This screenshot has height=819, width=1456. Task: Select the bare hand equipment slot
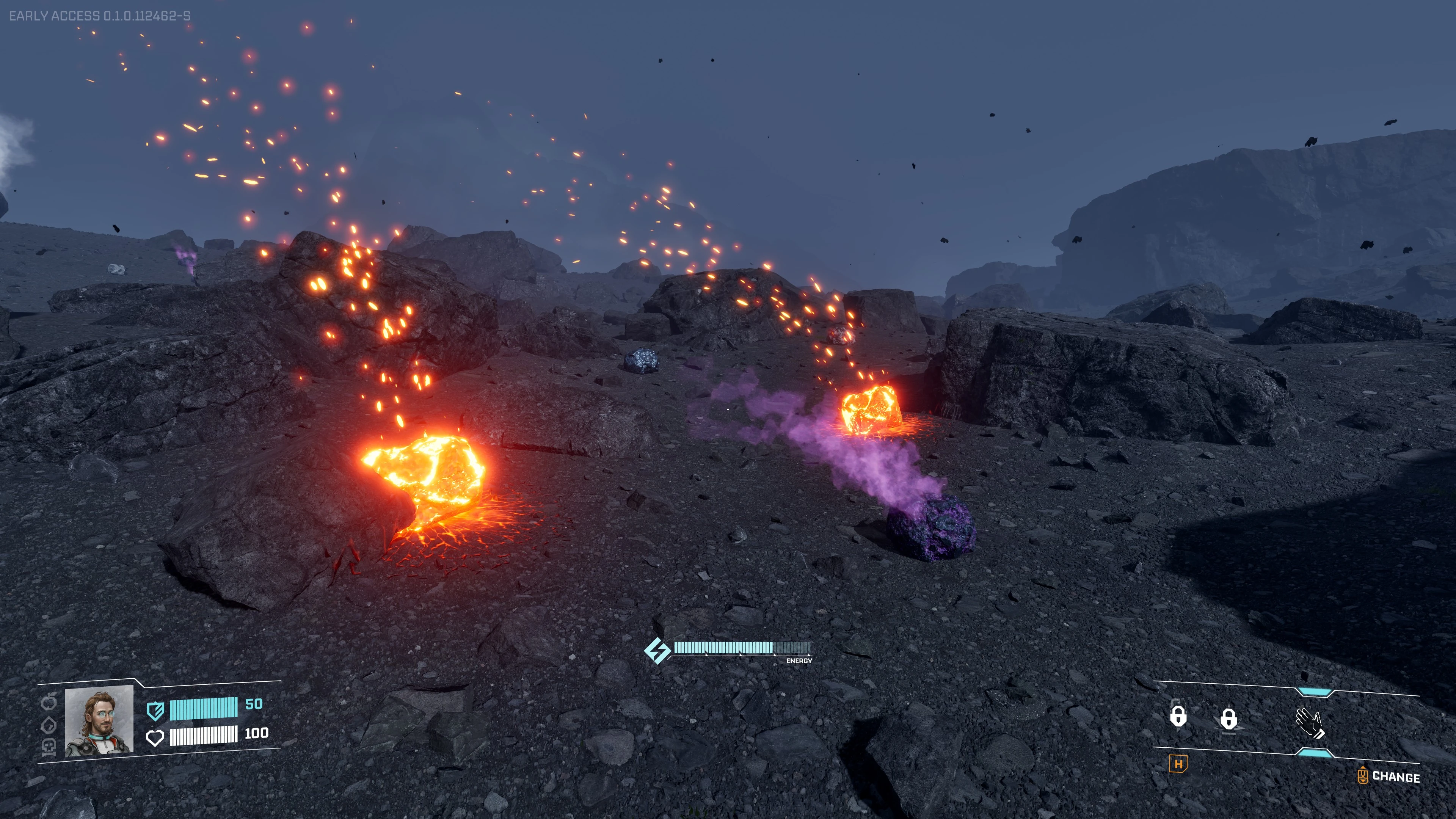pos(1309,722)
